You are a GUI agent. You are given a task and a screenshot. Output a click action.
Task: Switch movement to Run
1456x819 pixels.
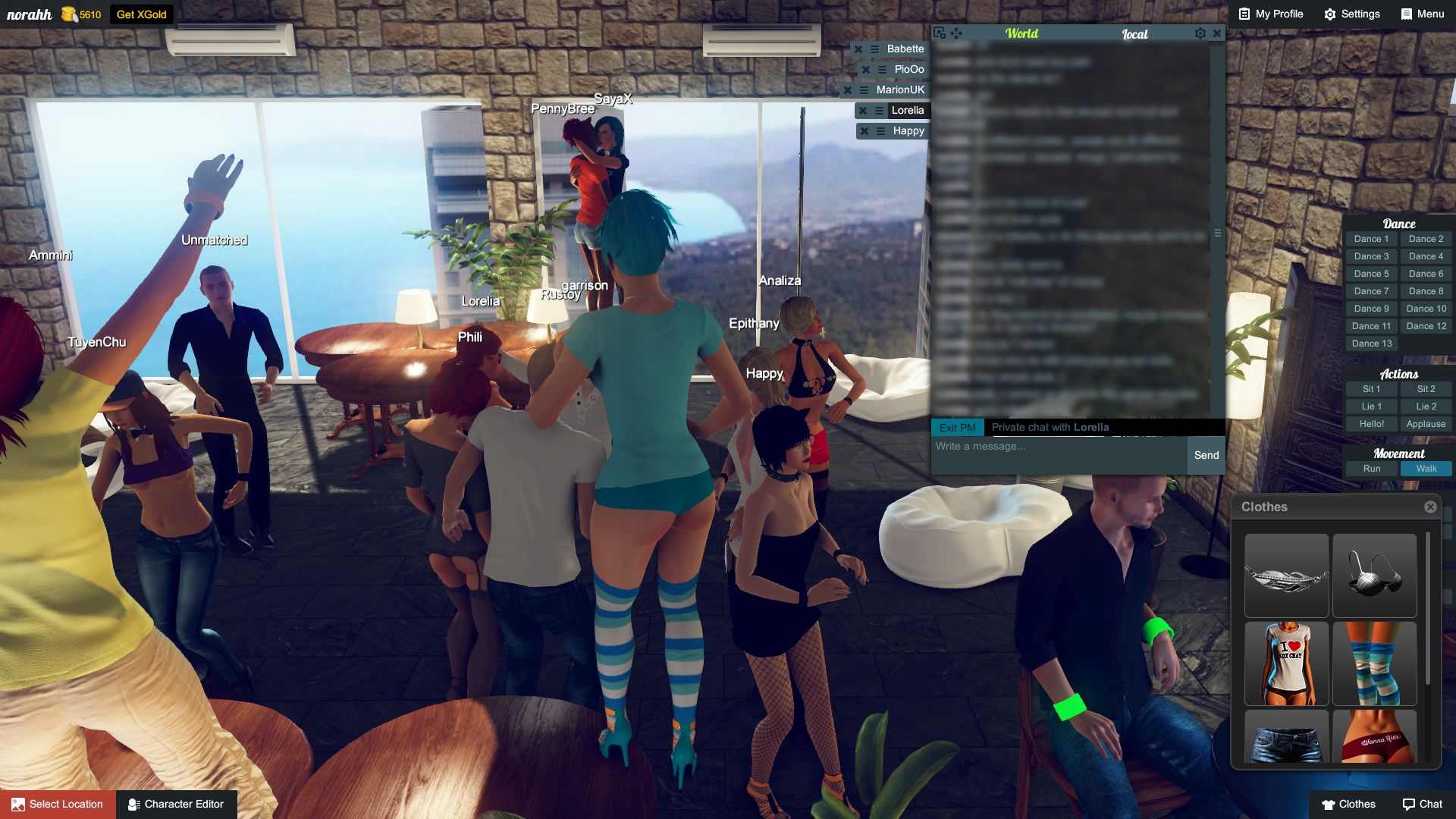[x=1372, y=469]
